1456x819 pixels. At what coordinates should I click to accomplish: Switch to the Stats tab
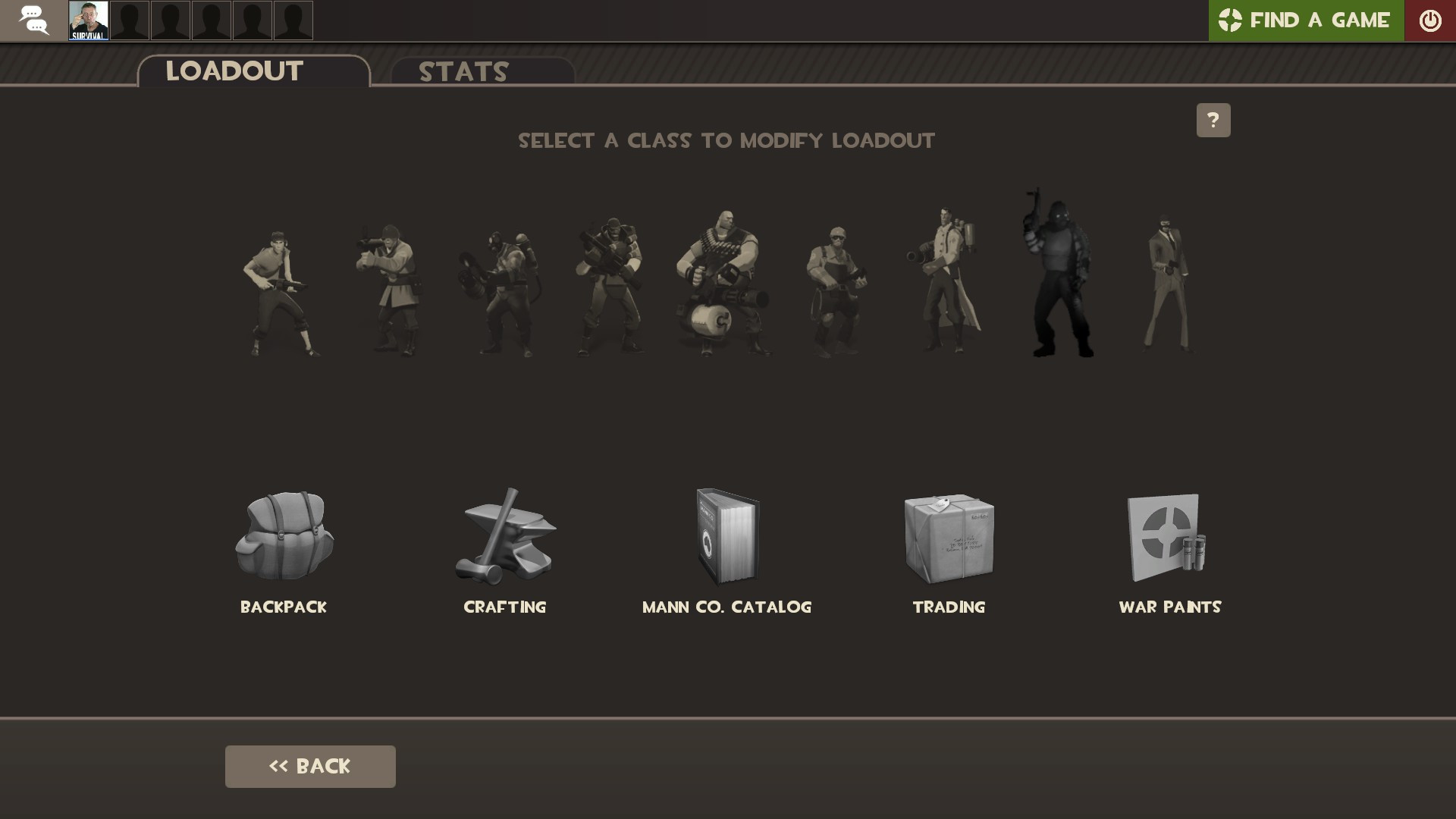(x=463, y=72)
